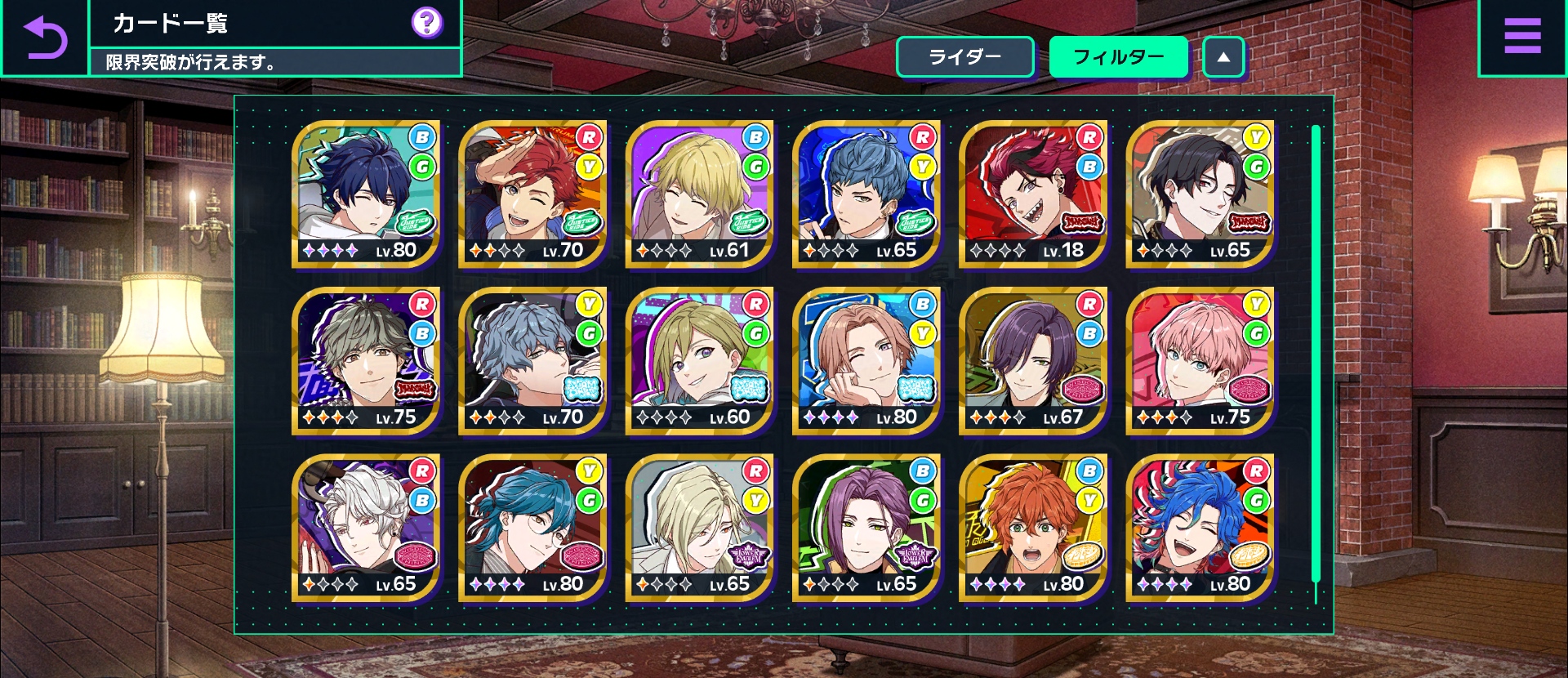
Task: Pick the purple-haired Lv.67 card
Action: coord(1033,361)
